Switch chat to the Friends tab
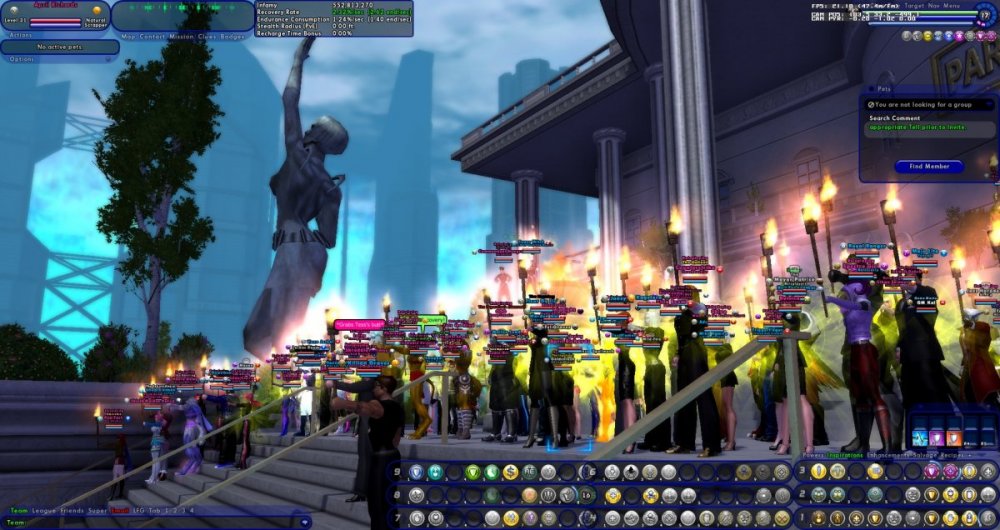This screenshot has height=530, width=1000. click(70, 511)
